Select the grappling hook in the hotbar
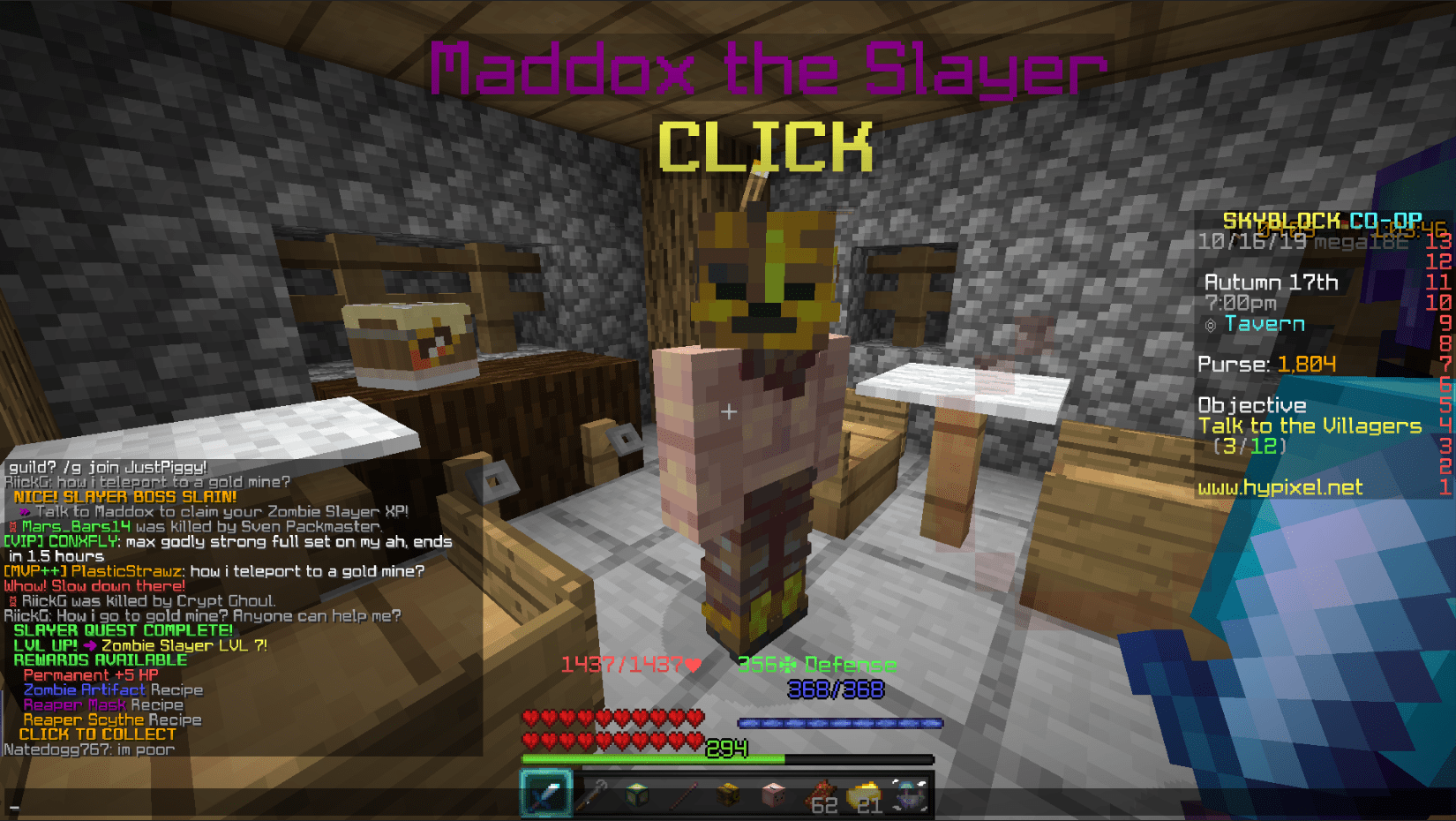This screenshot has height=821, width=1456. [x=592, y=793]
